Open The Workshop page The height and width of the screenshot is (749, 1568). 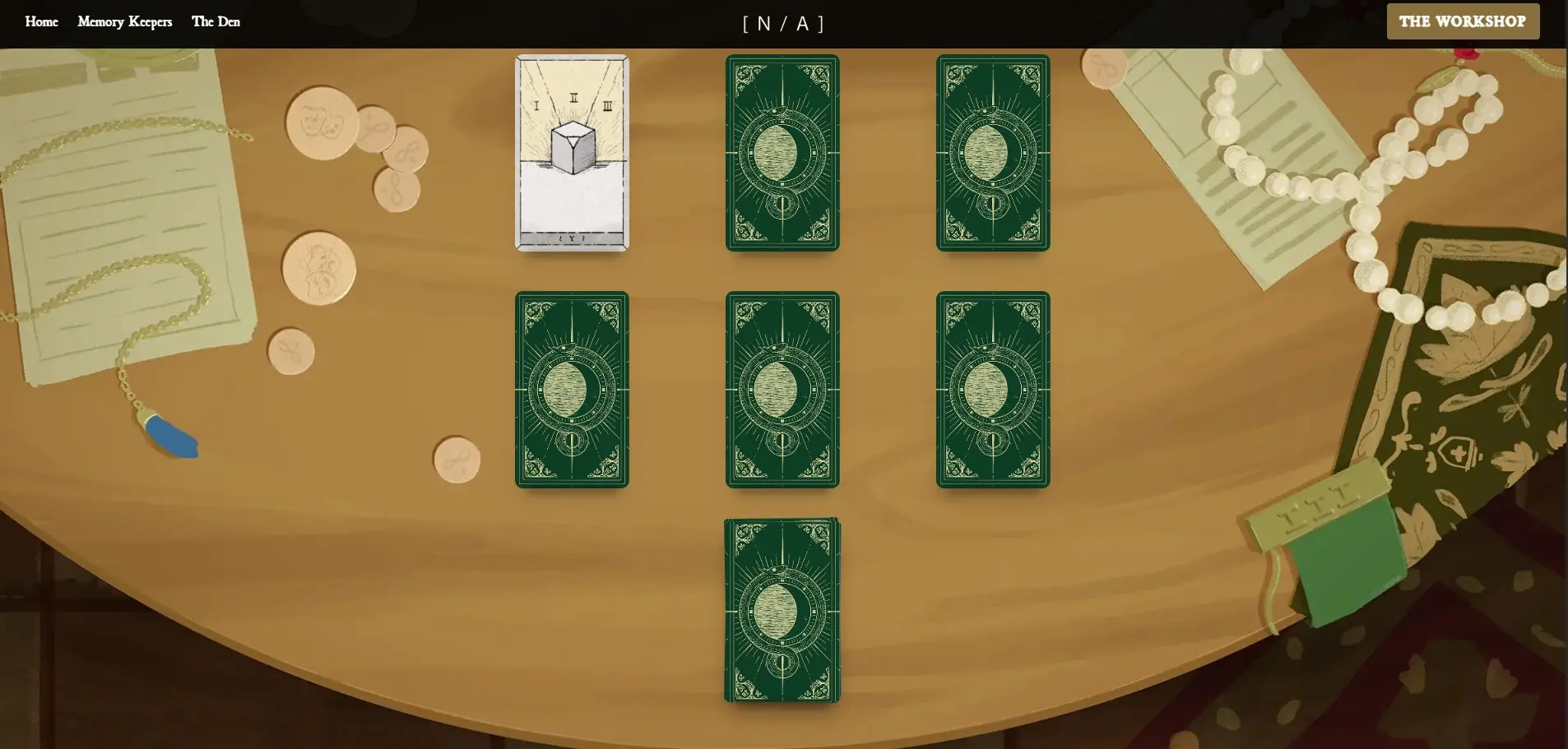coord(1463,21)
